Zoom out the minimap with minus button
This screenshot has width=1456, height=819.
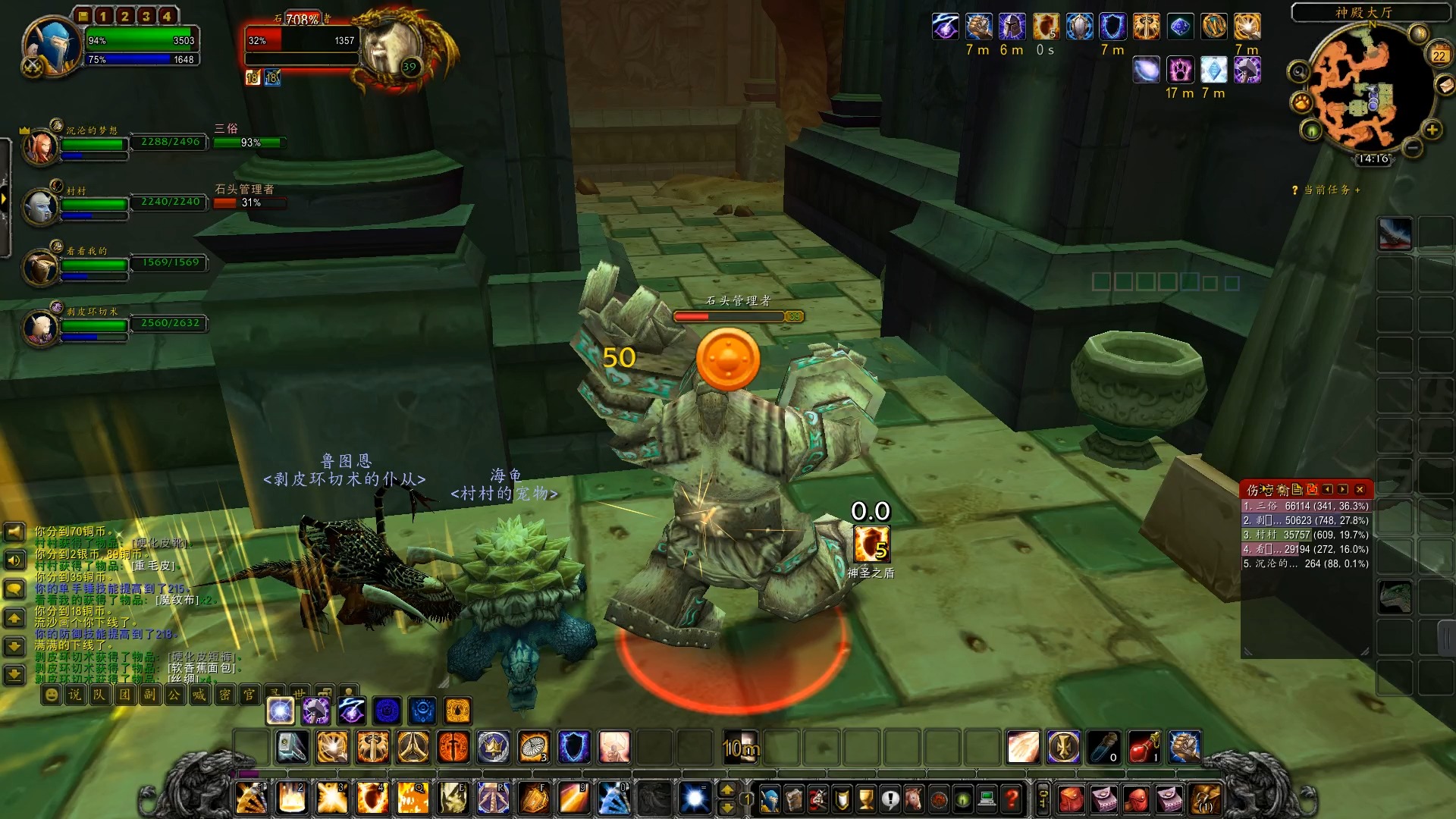pos(1412,148)
